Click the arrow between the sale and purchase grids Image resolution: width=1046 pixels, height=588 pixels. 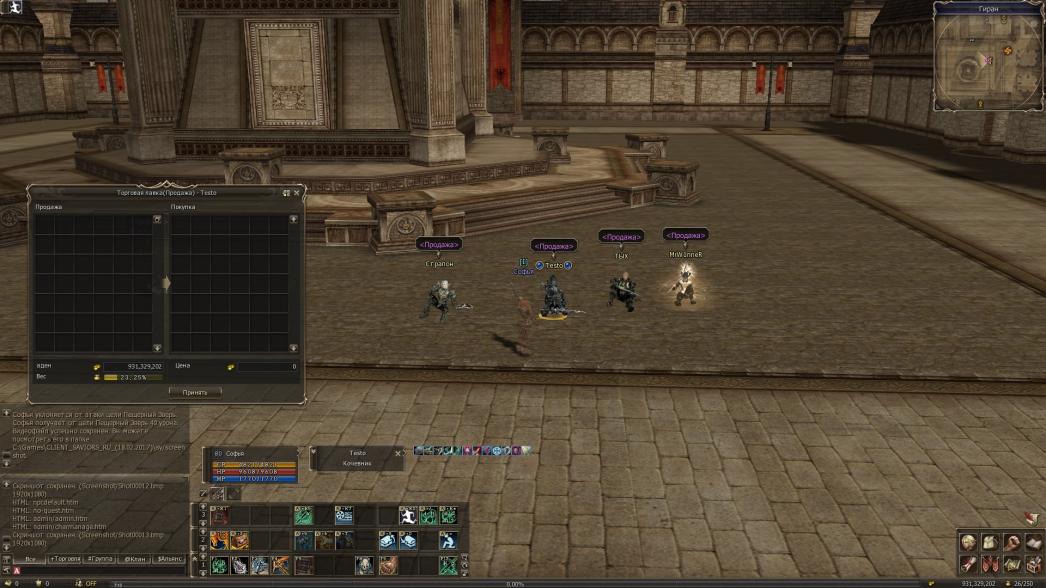pos(166,284)
